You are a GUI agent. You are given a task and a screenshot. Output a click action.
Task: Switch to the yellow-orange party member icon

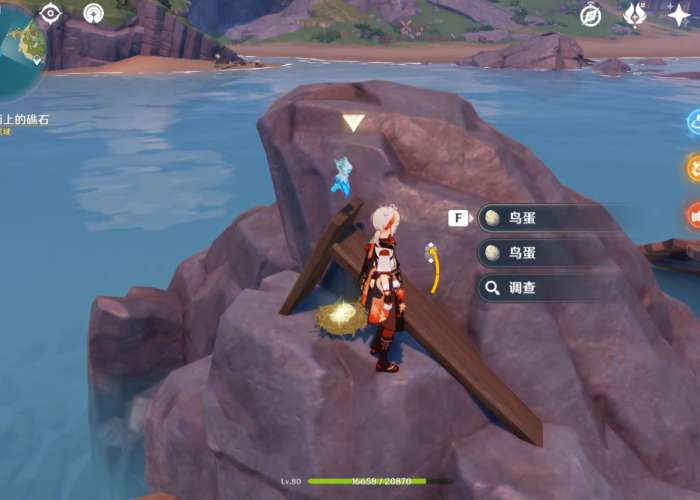coord(693,168)
